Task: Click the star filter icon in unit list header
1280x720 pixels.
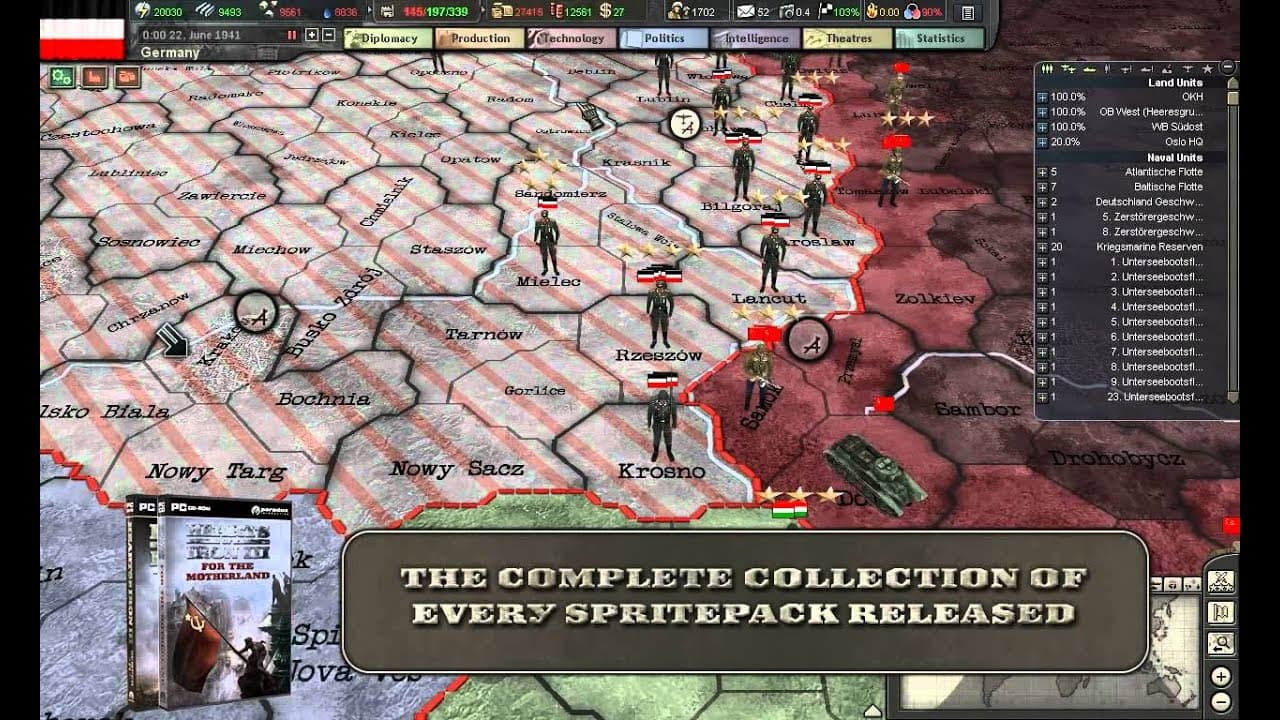Action: [x=1208, y=68]
